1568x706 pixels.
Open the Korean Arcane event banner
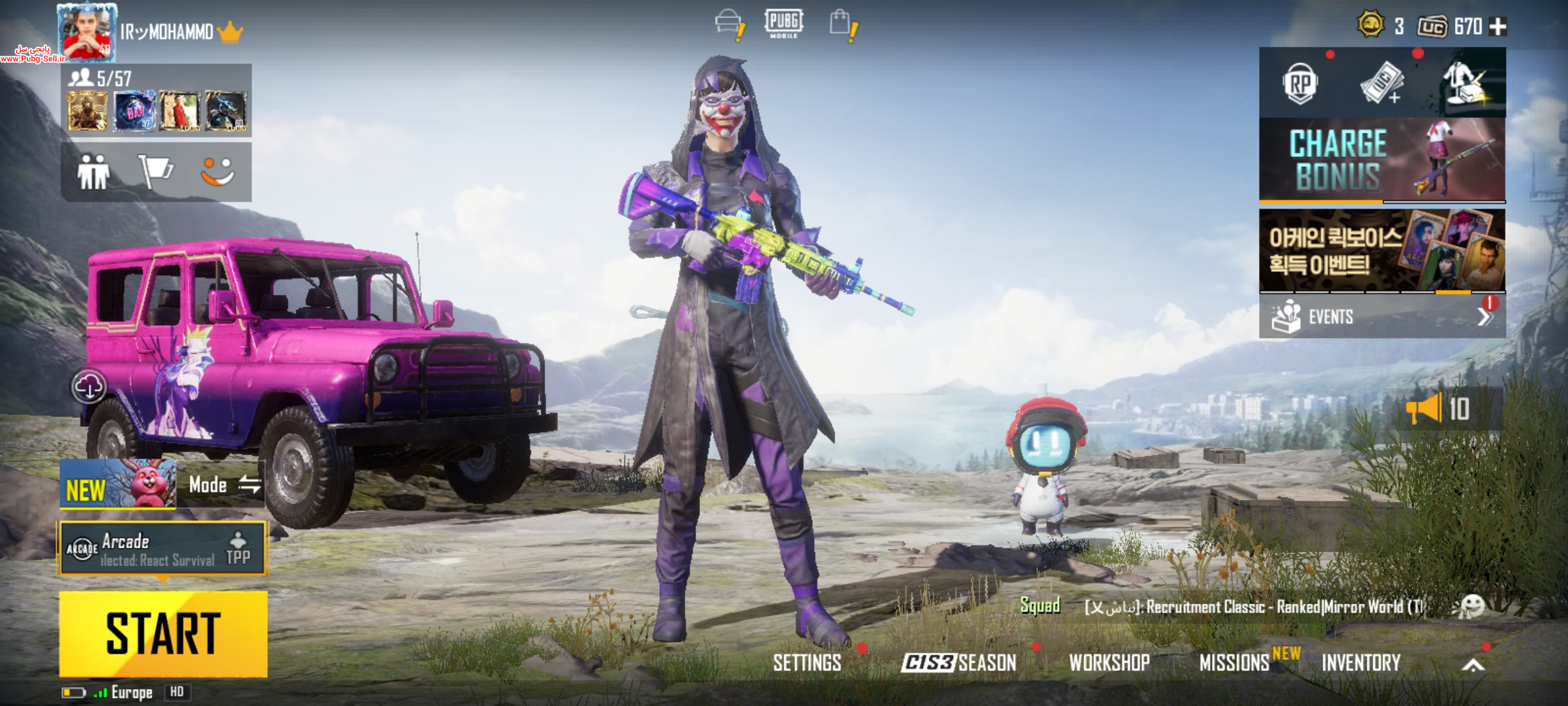coord(1382,250)
